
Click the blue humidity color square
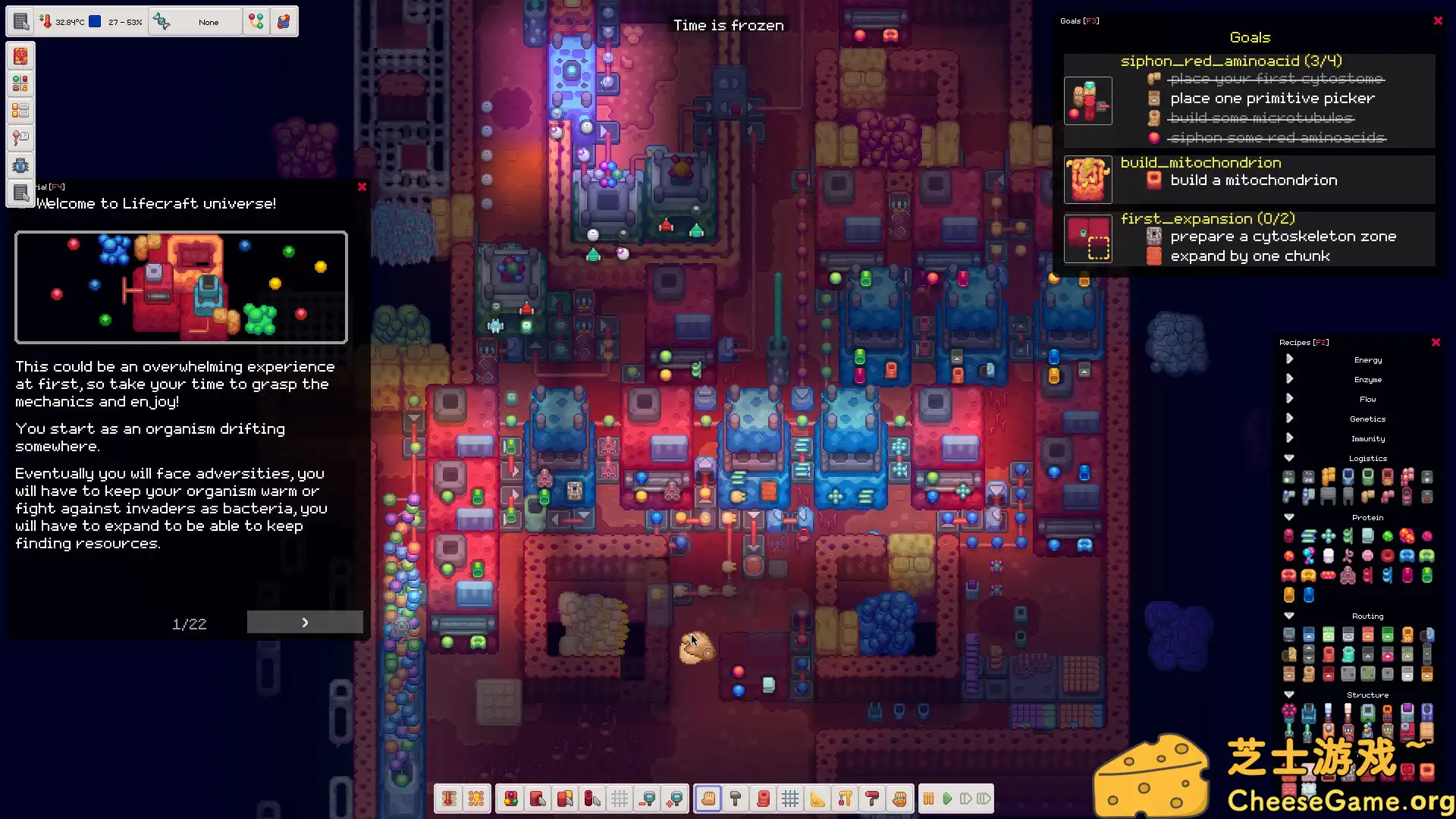coord(93,21)
